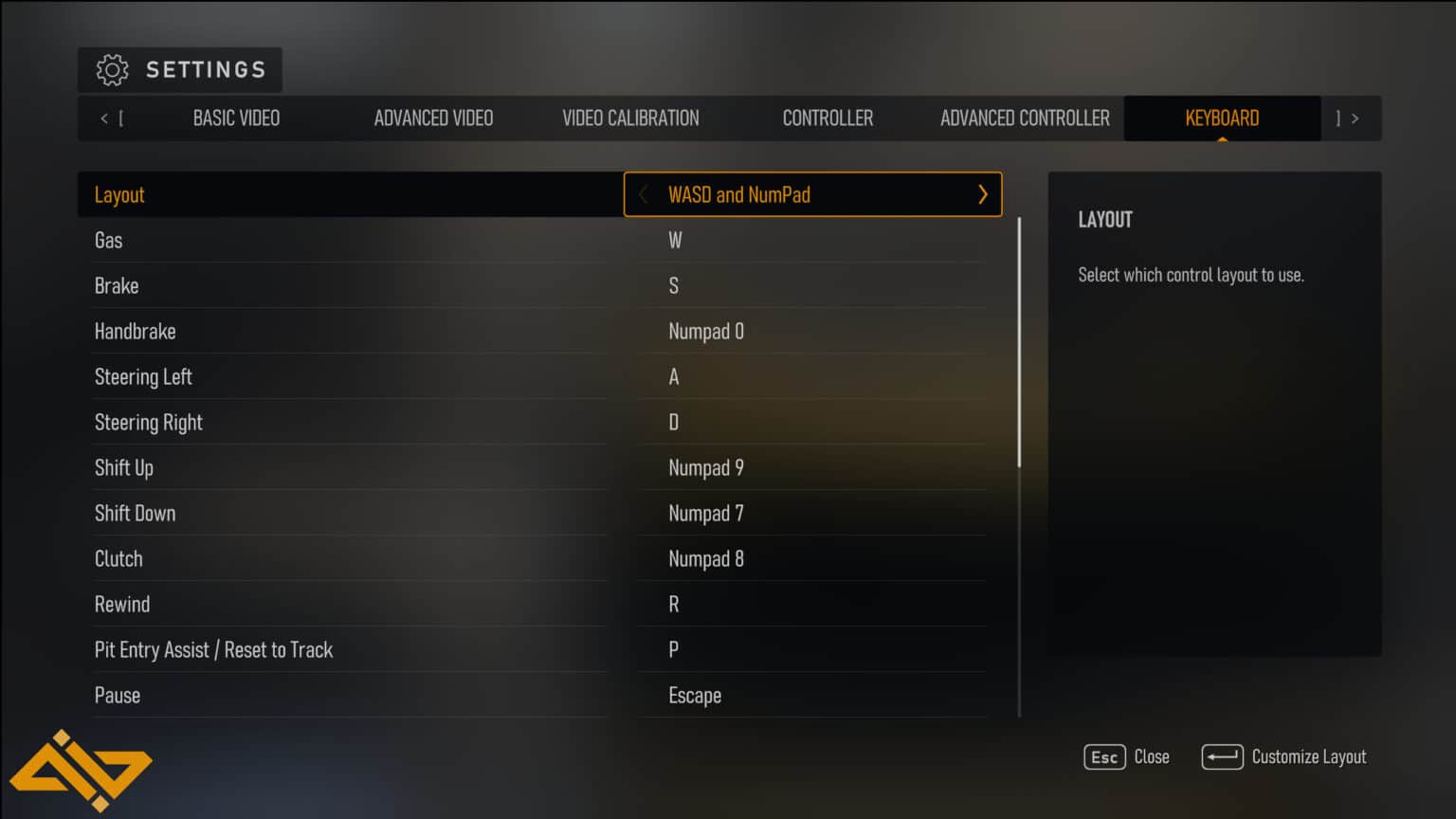Click the Enter key icon beside Customize Layout
This screenshot has height=819, width=1456.
coord(1223,756)
